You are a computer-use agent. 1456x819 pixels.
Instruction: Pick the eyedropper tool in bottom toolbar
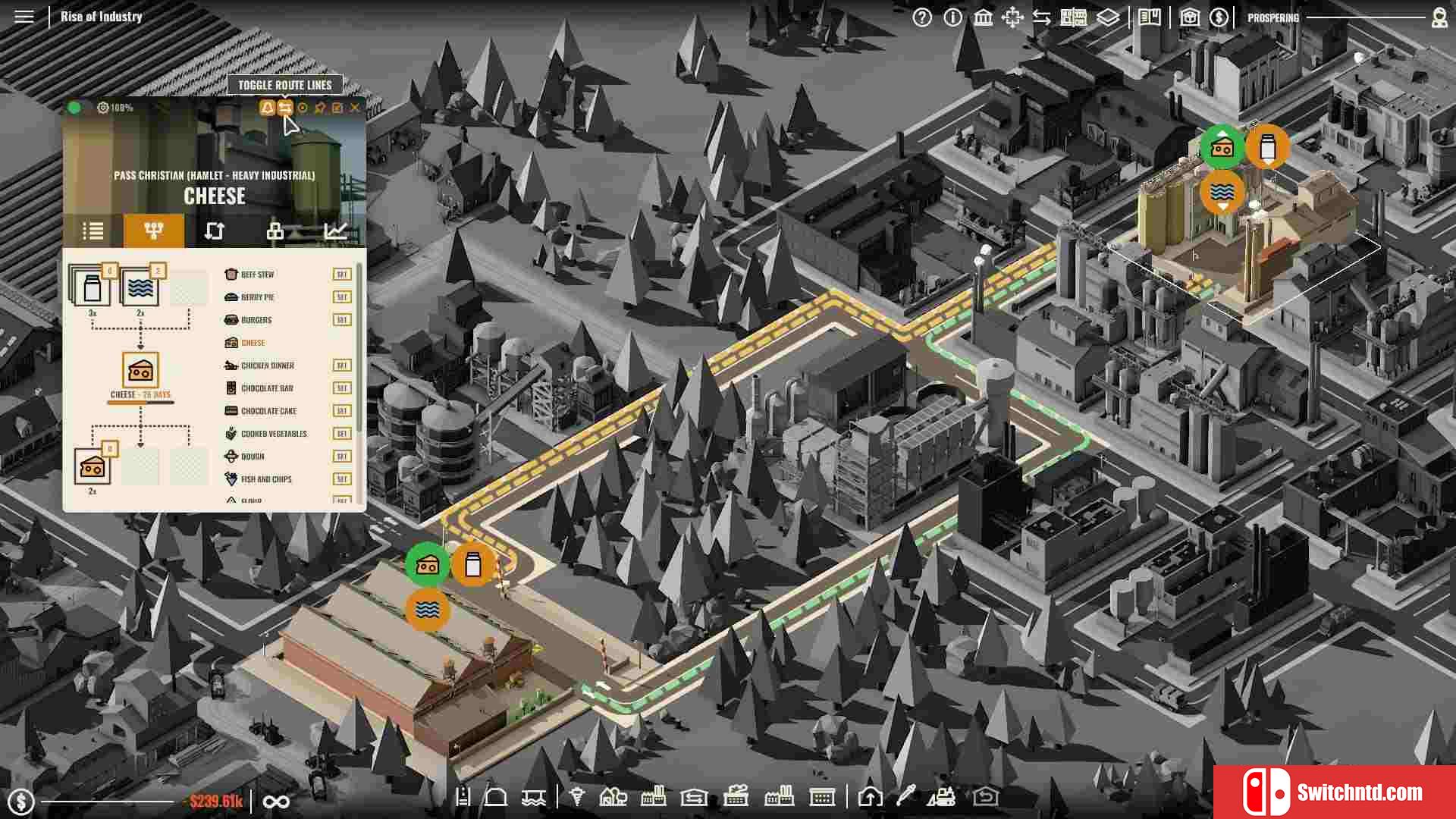point(905,797)
